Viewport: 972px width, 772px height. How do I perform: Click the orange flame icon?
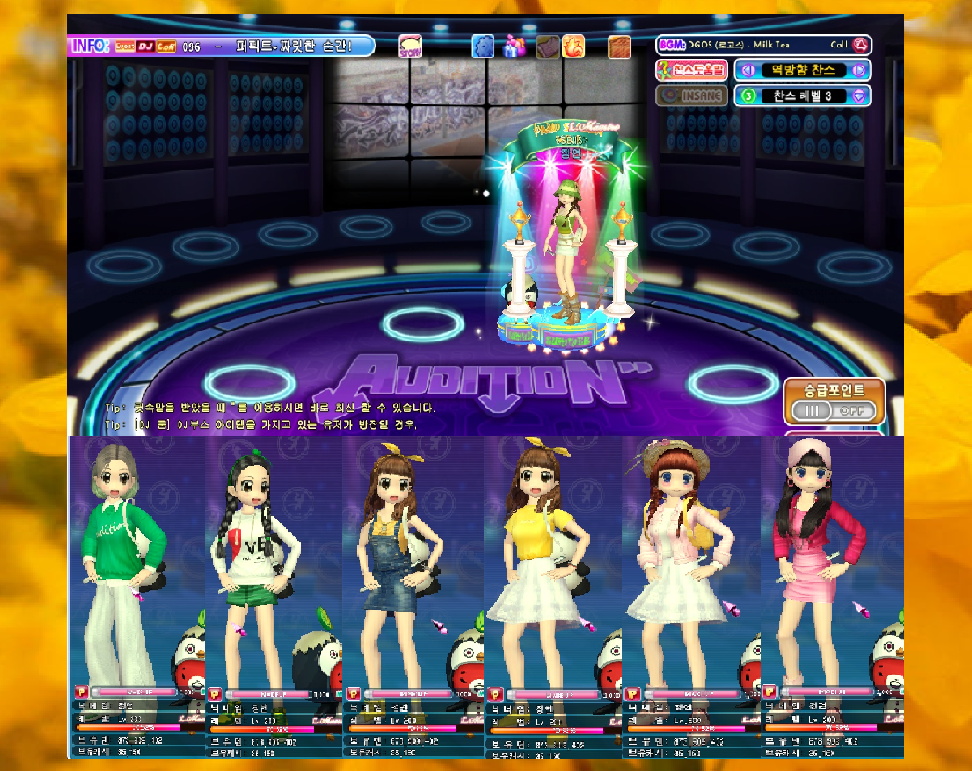(x=574, y=46)
